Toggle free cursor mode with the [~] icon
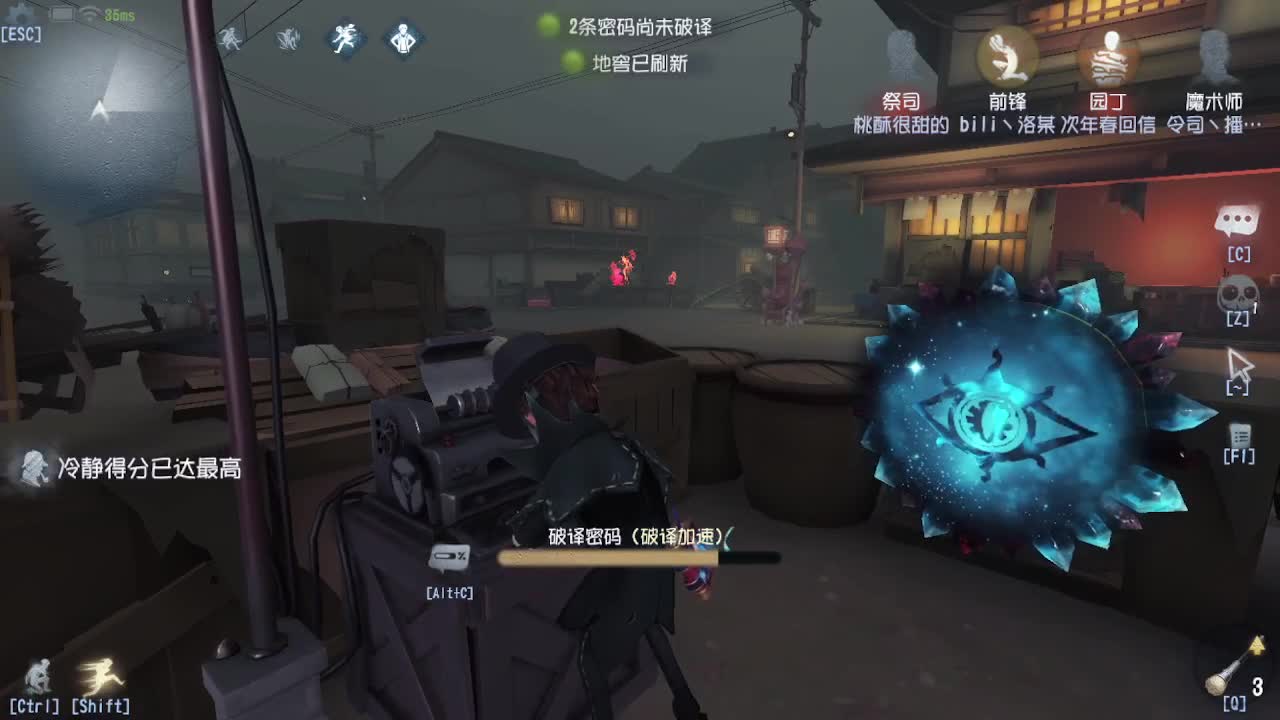Image resolution: width=1280 pixels, height=720 pixels. 1238,365
